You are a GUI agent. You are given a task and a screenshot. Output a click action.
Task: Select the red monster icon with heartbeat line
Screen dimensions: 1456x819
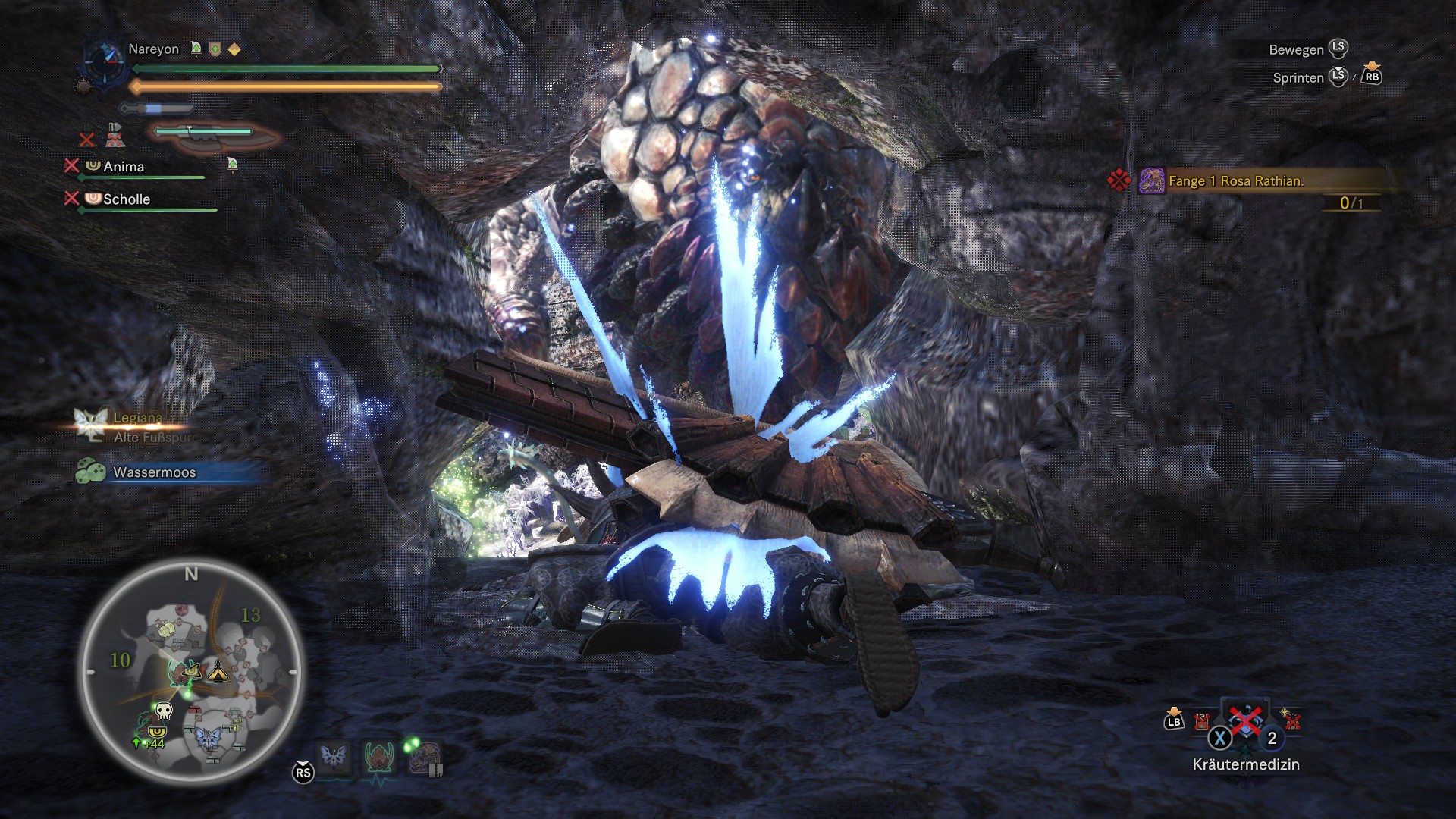coord(378,756)
